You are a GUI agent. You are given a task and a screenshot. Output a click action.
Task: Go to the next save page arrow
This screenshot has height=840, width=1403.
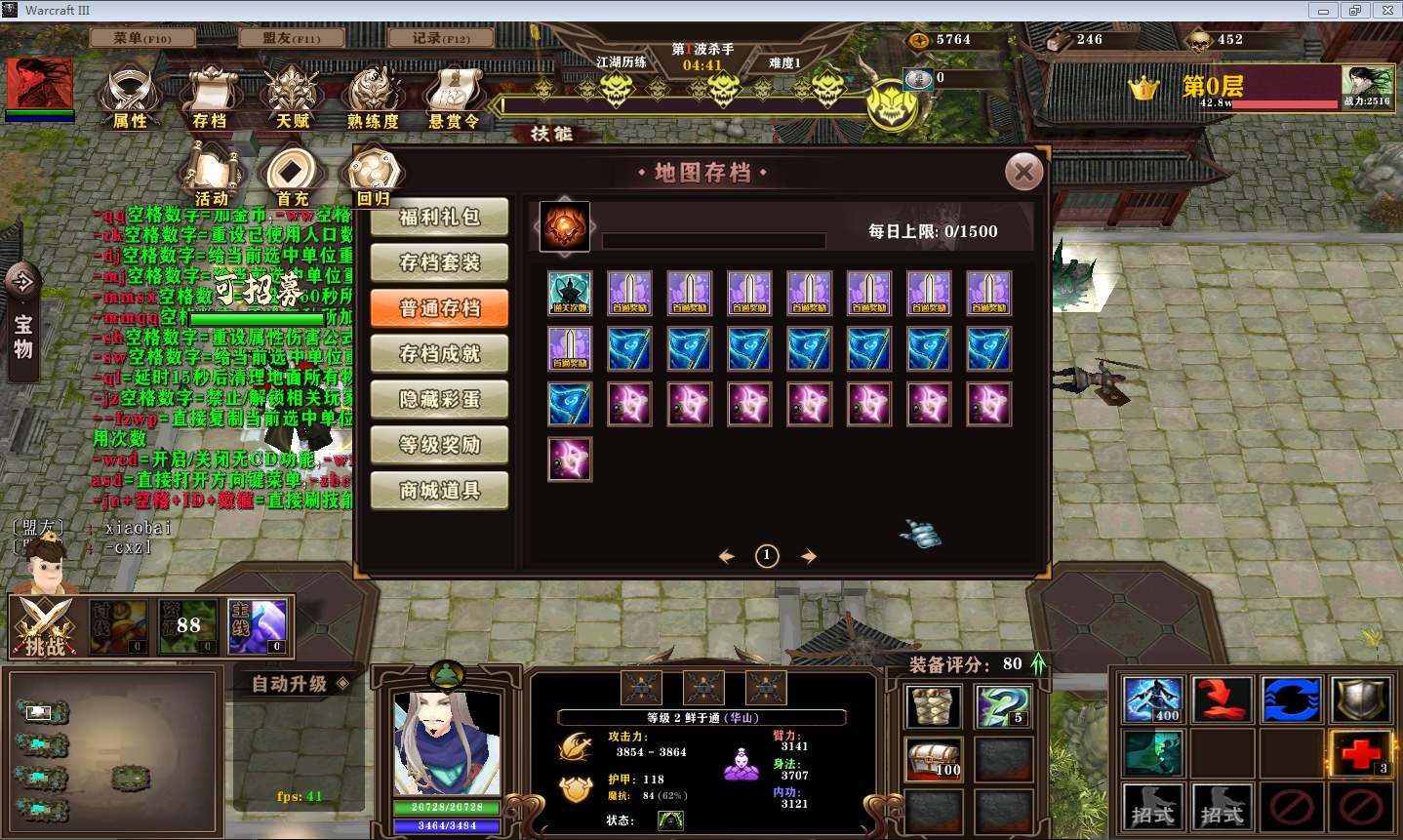point(809,556)
